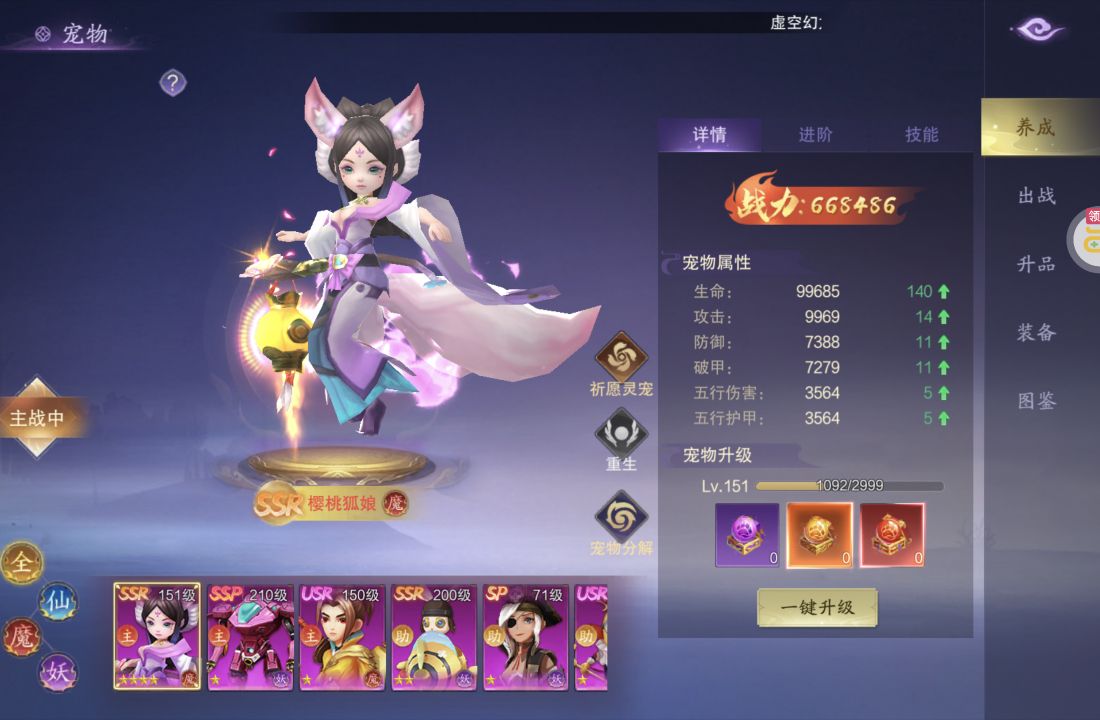Select the 装备 side menu

coord(1037,333)
